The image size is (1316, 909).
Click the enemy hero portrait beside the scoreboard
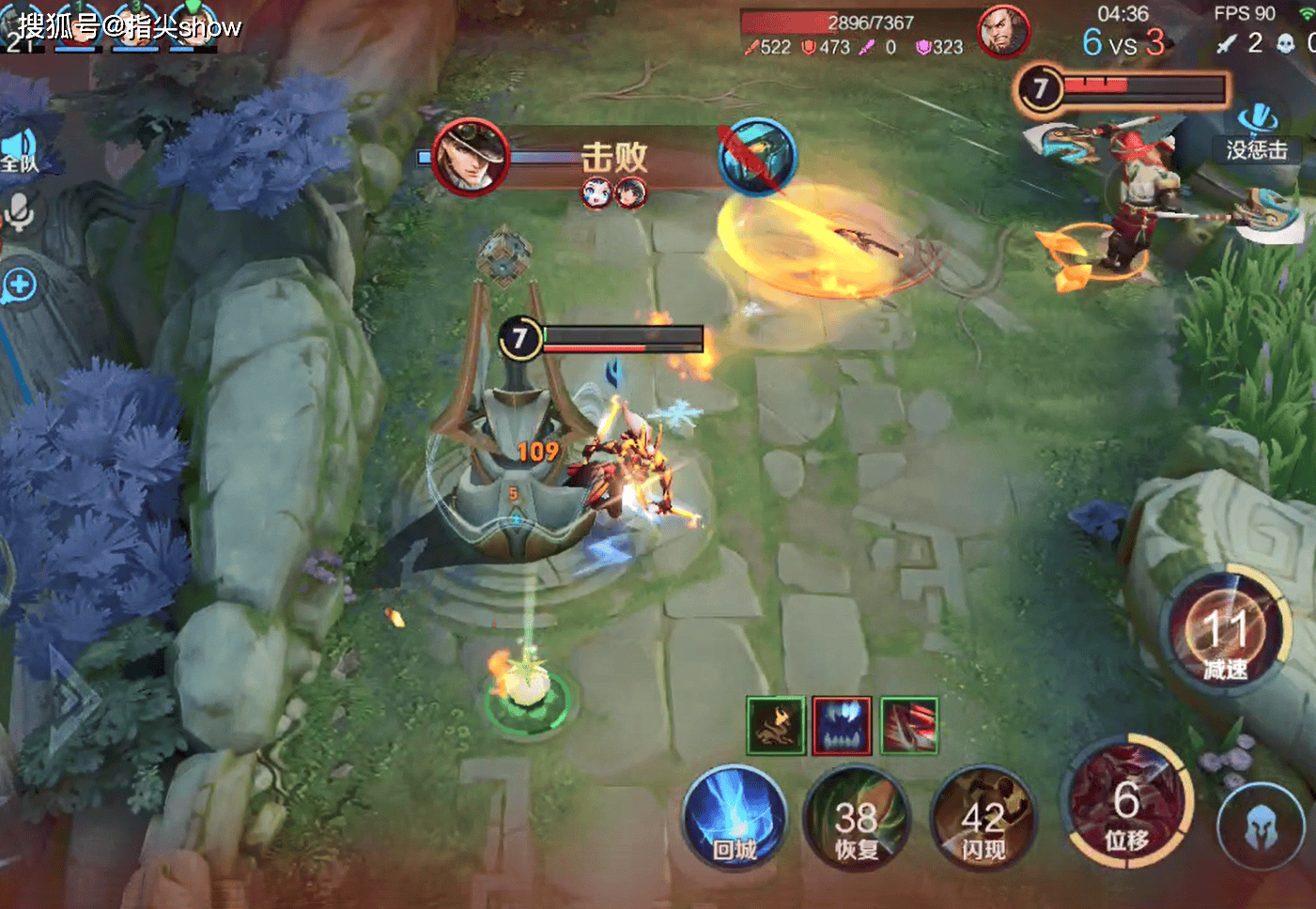(1002, 31)
